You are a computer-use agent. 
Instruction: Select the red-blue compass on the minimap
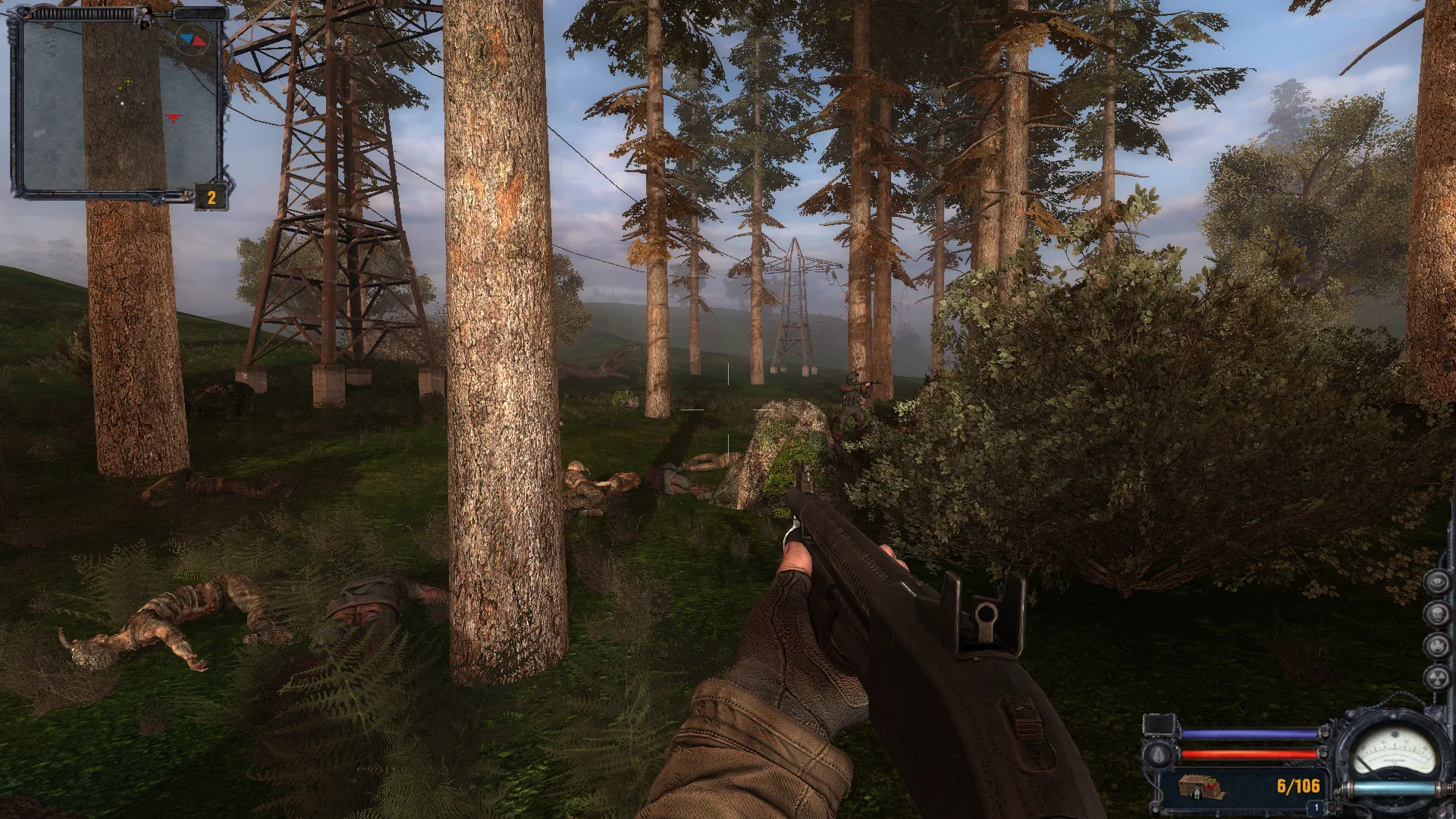[192, 39]
